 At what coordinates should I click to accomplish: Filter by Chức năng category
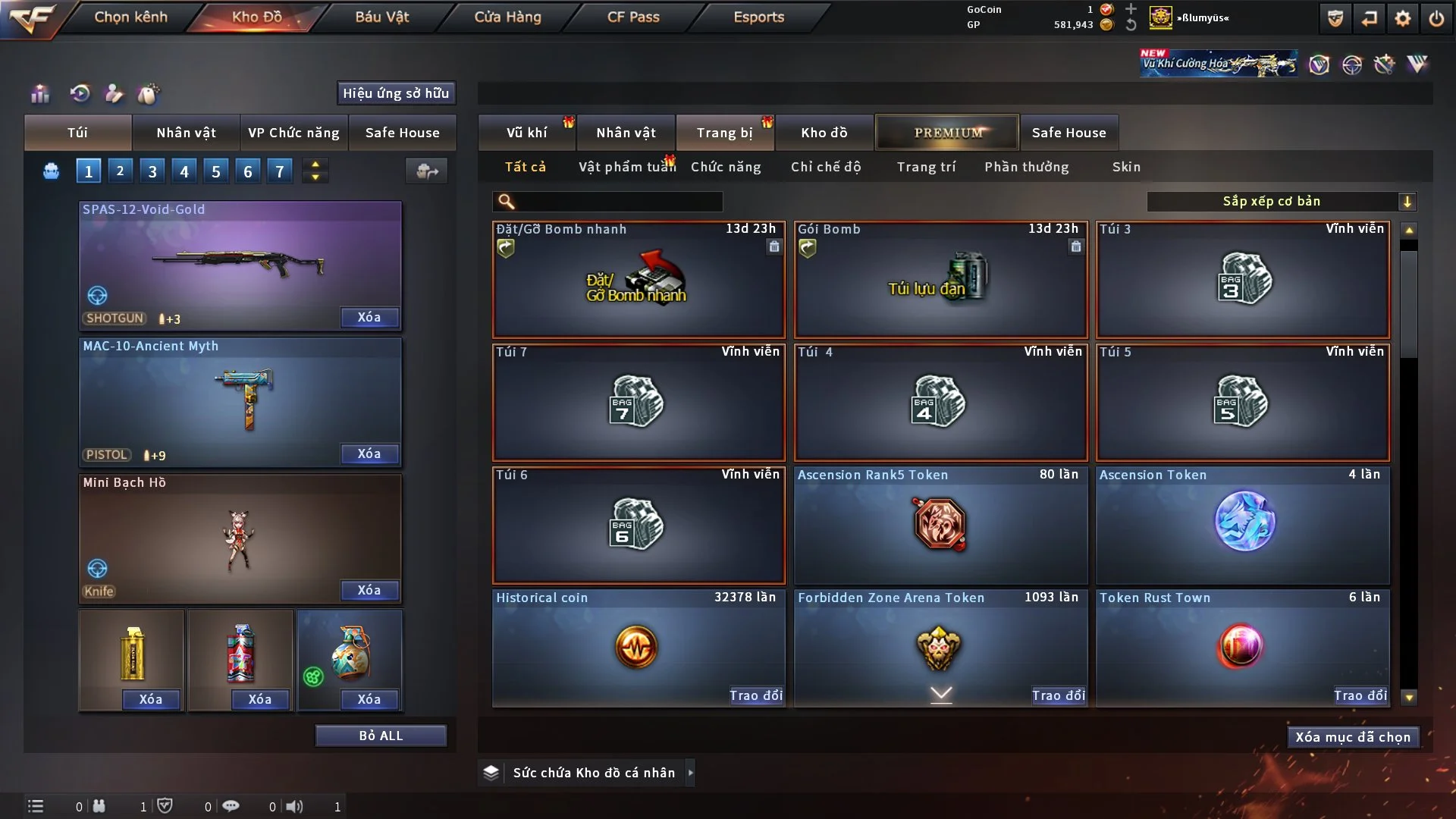click(726, 167)
